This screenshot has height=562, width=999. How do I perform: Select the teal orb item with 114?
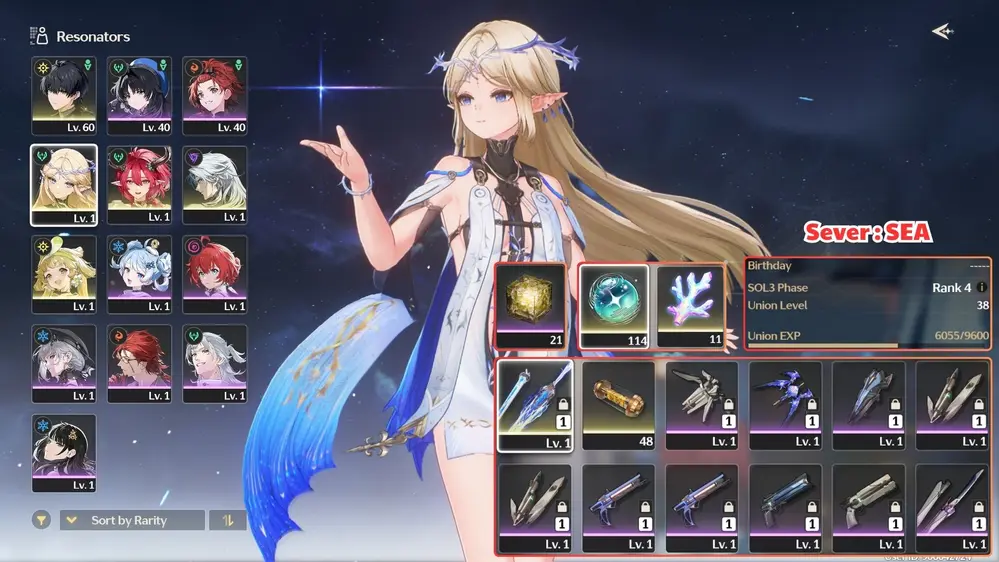(613, 306)
